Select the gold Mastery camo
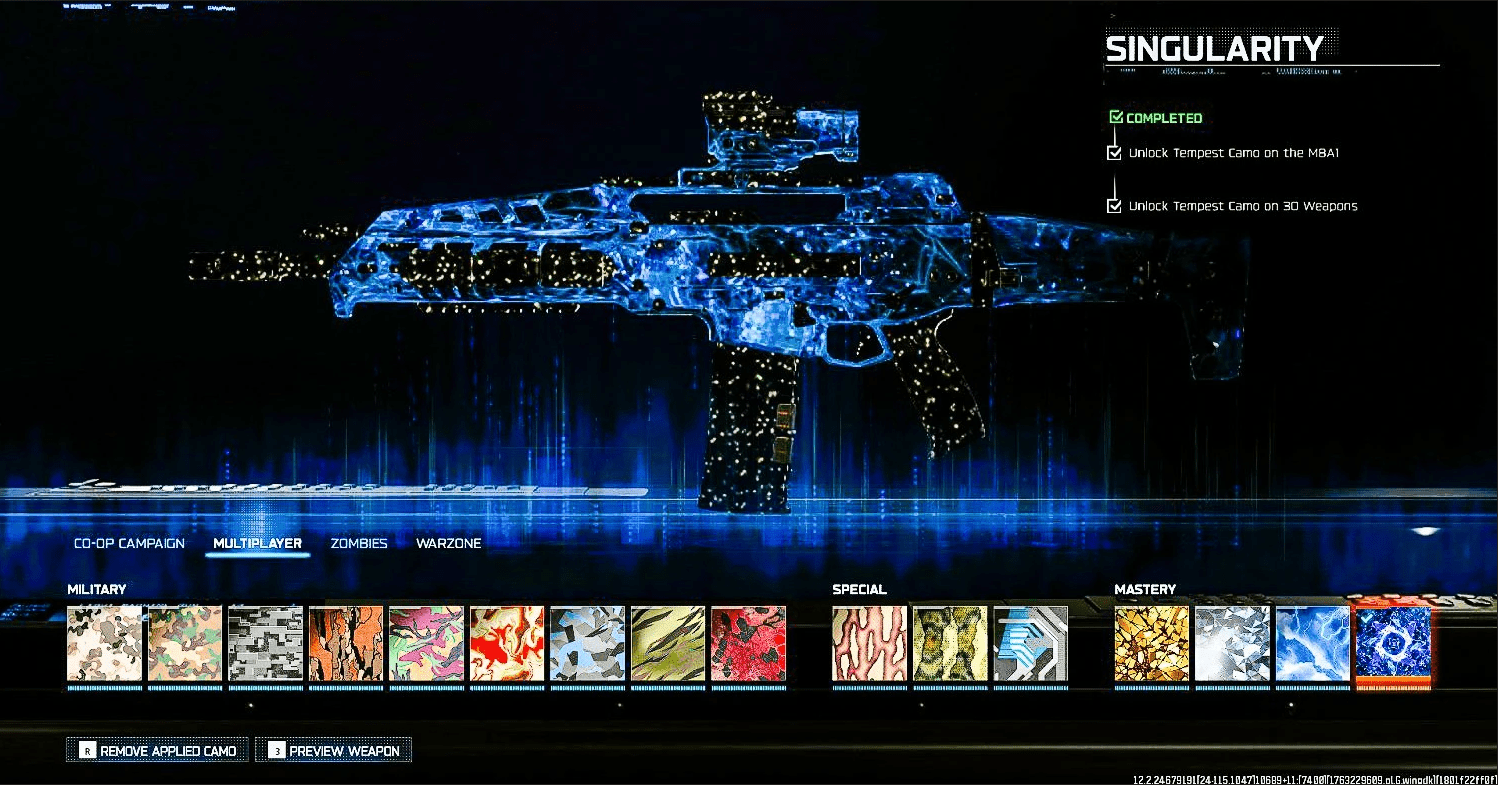The height and width of the screenshot is (785, 1498). pos(1152,645)
